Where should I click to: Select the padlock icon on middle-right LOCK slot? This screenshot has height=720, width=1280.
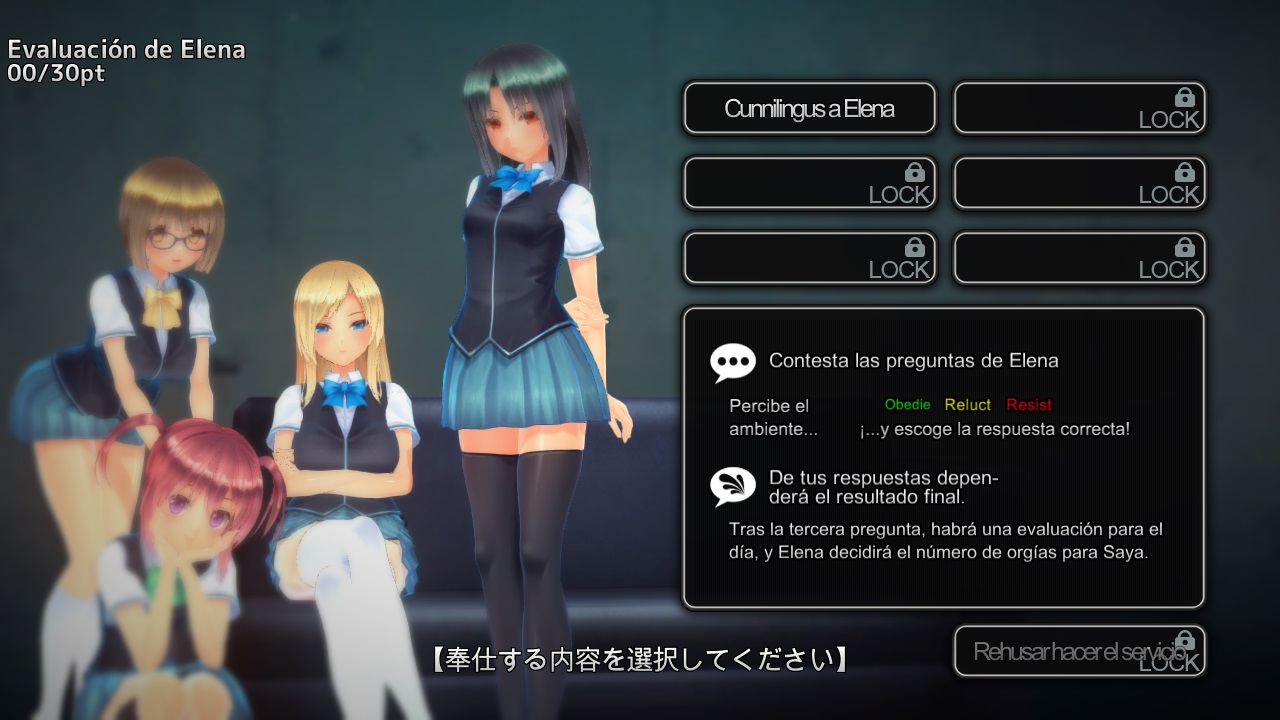1183,174
